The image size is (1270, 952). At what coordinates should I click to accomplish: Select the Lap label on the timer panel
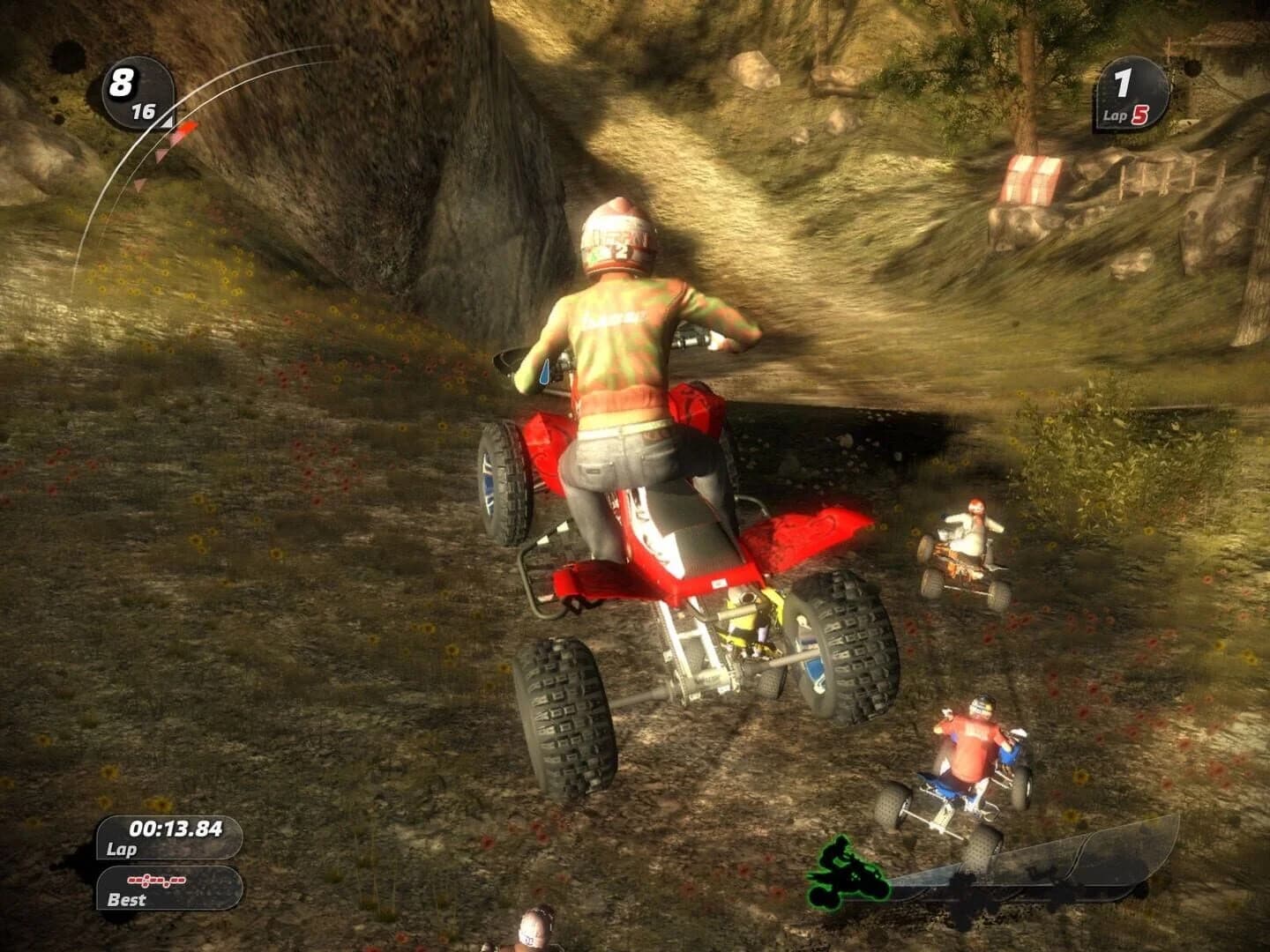(123, 849)
